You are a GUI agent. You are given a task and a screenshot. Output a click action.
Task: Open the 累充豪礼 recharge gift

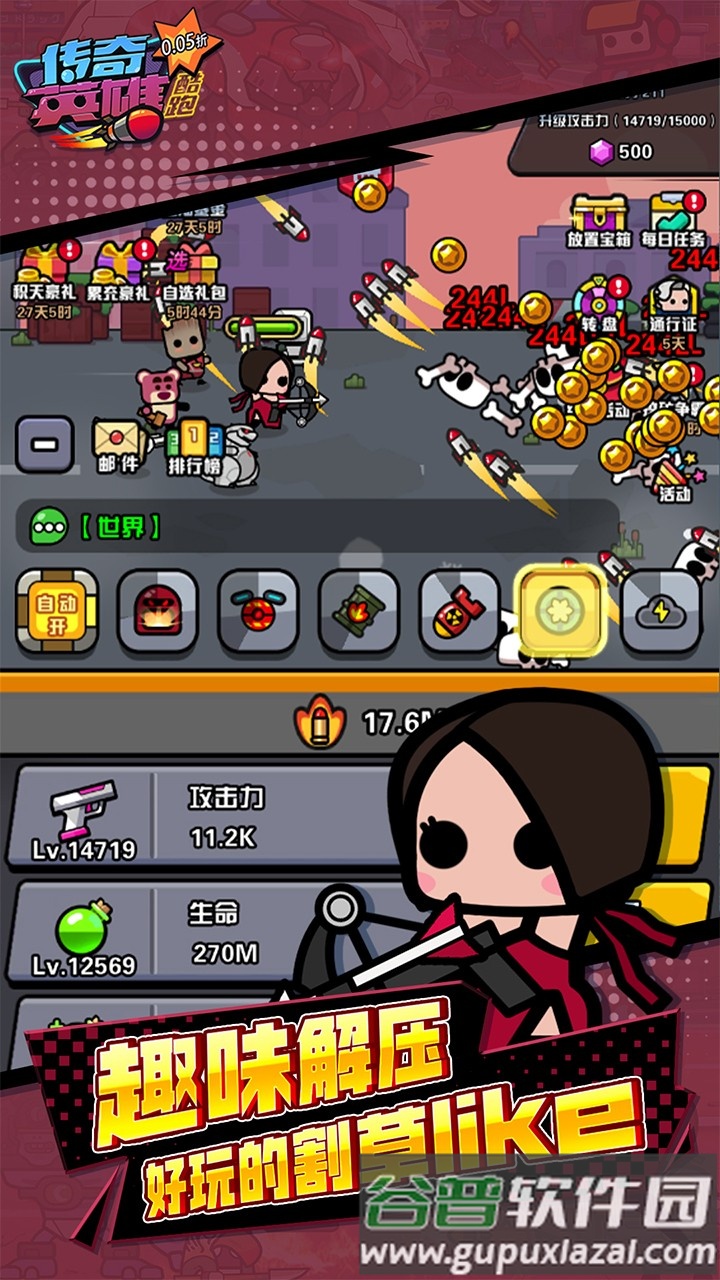coord(118,275)
